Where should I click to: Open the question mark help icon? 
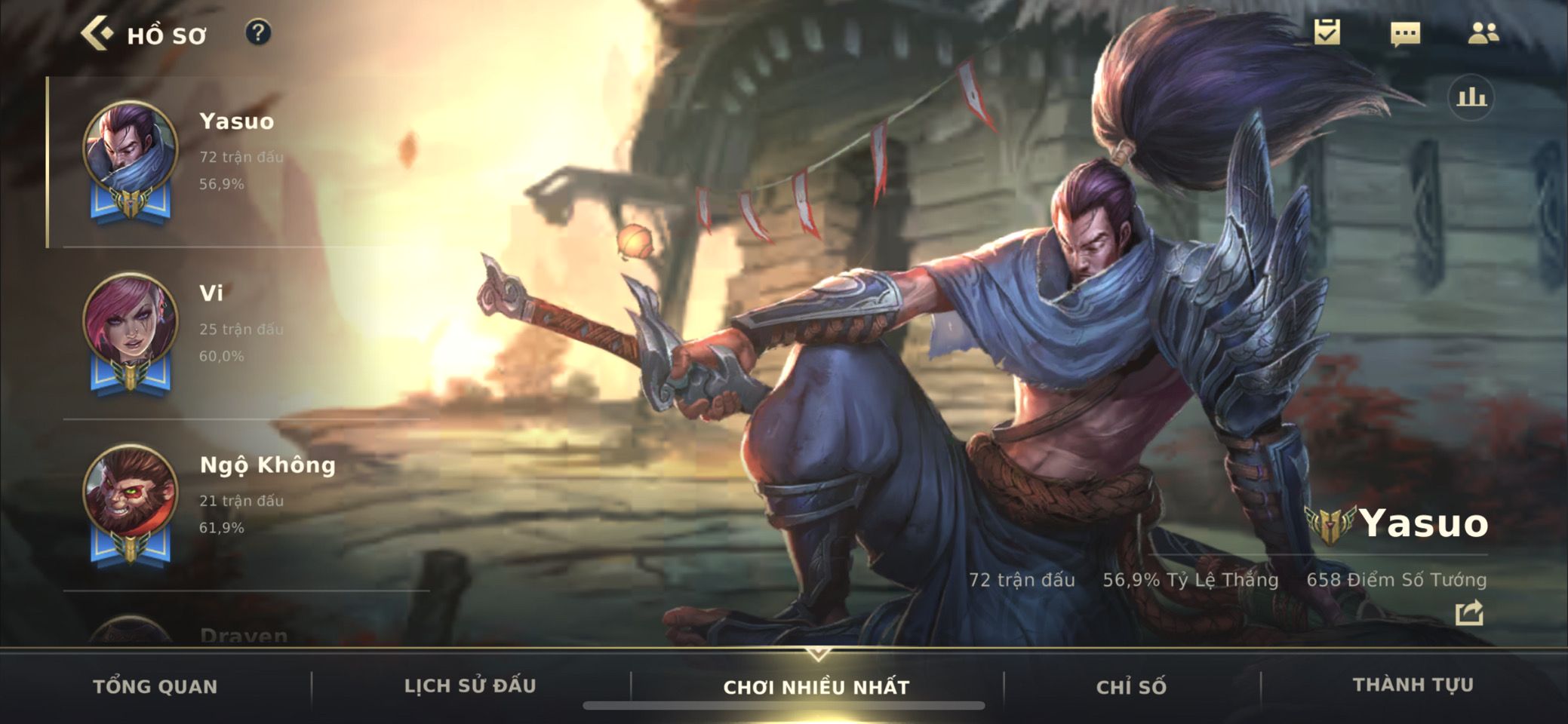[x=258, y=33]
